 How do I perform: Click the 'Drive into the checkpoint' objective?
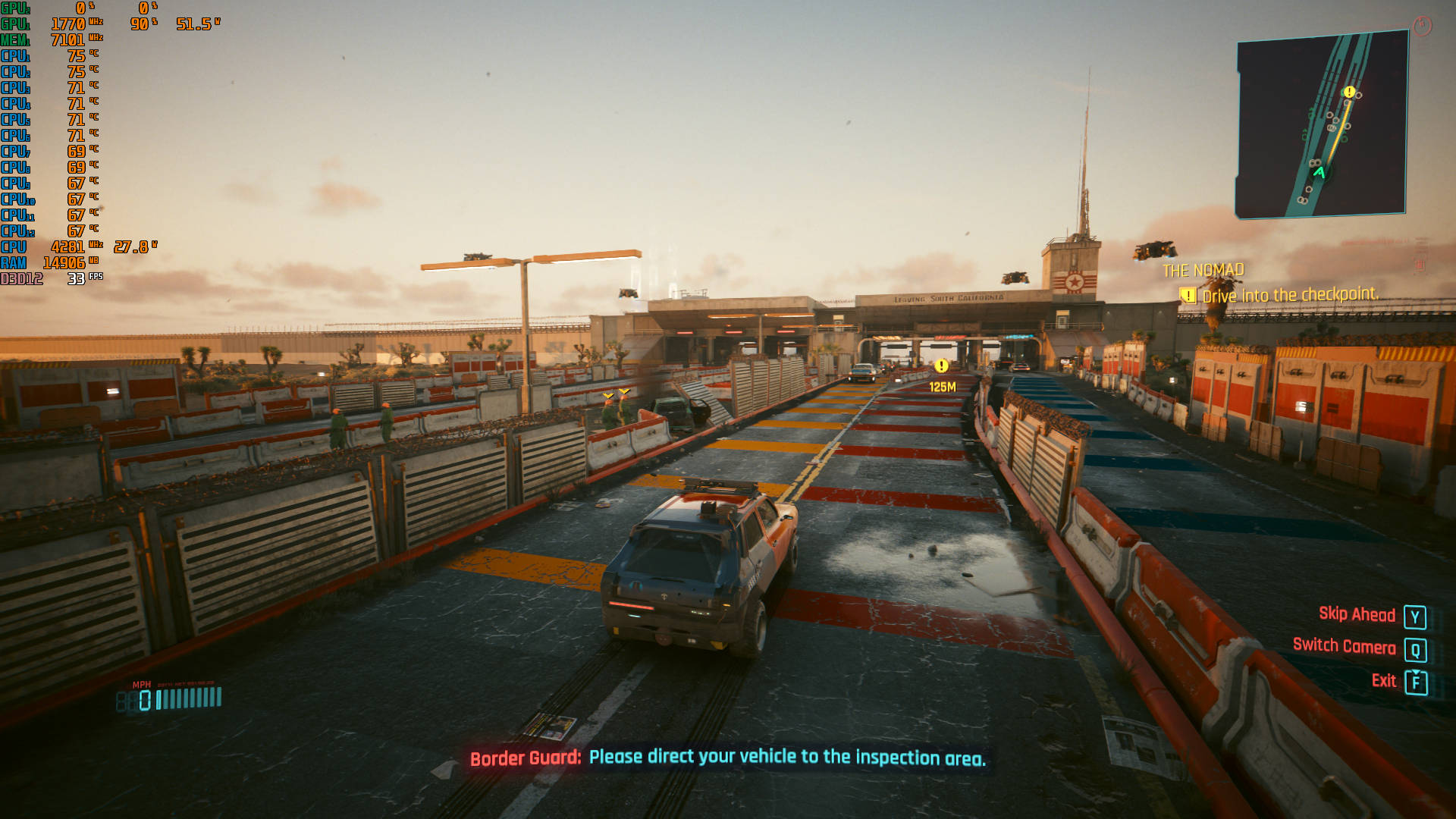pos(1289,295)
